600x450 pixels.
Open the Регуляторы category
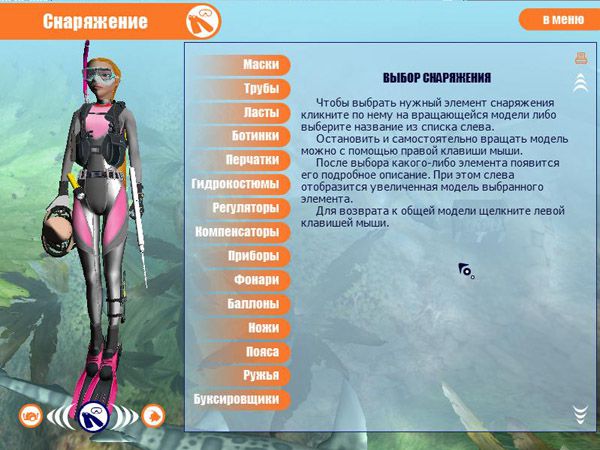(245, 208)
